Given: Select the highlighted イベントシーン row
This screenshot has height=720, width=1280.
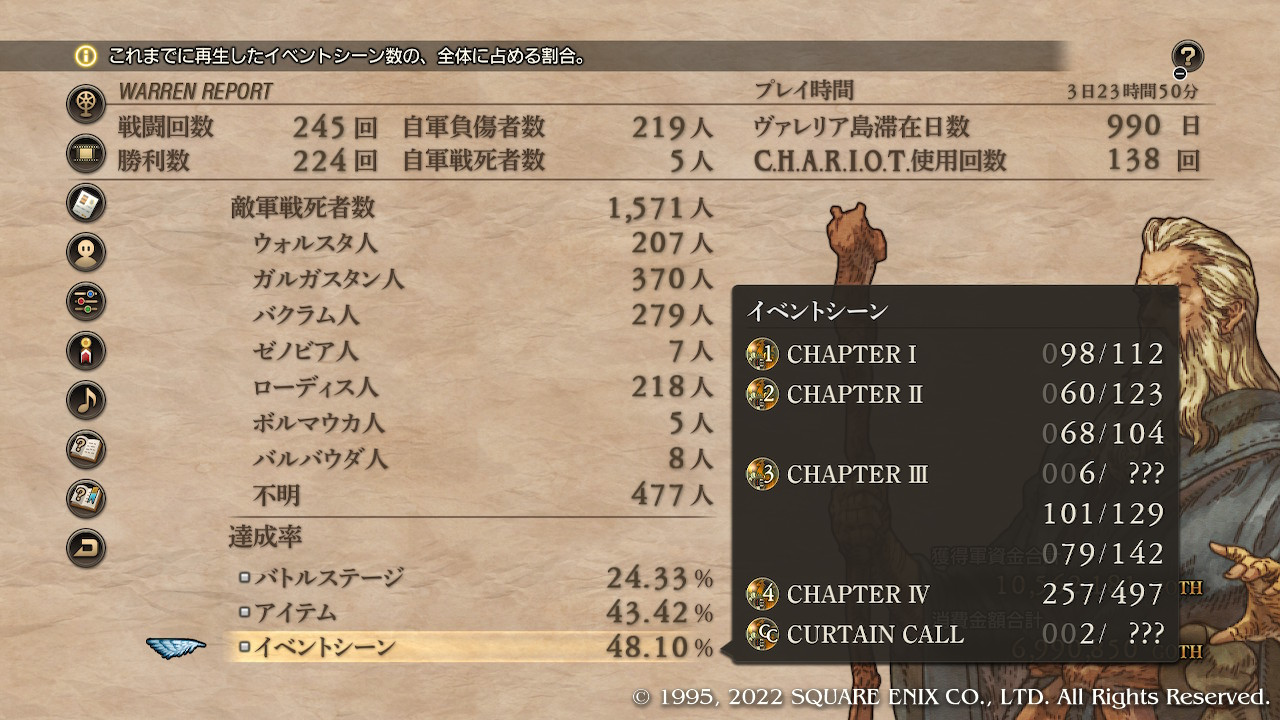Looking at the screenshot, I should tap(475, 647).
